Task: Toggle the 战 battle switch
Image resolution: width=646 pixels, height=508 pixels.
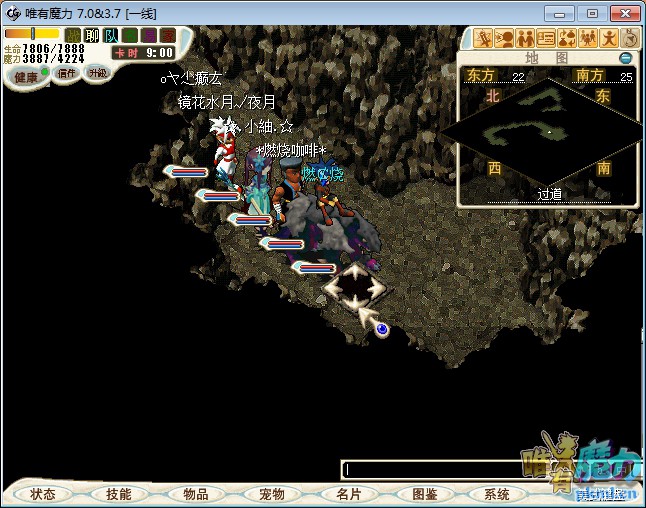Action: [73, 35]
